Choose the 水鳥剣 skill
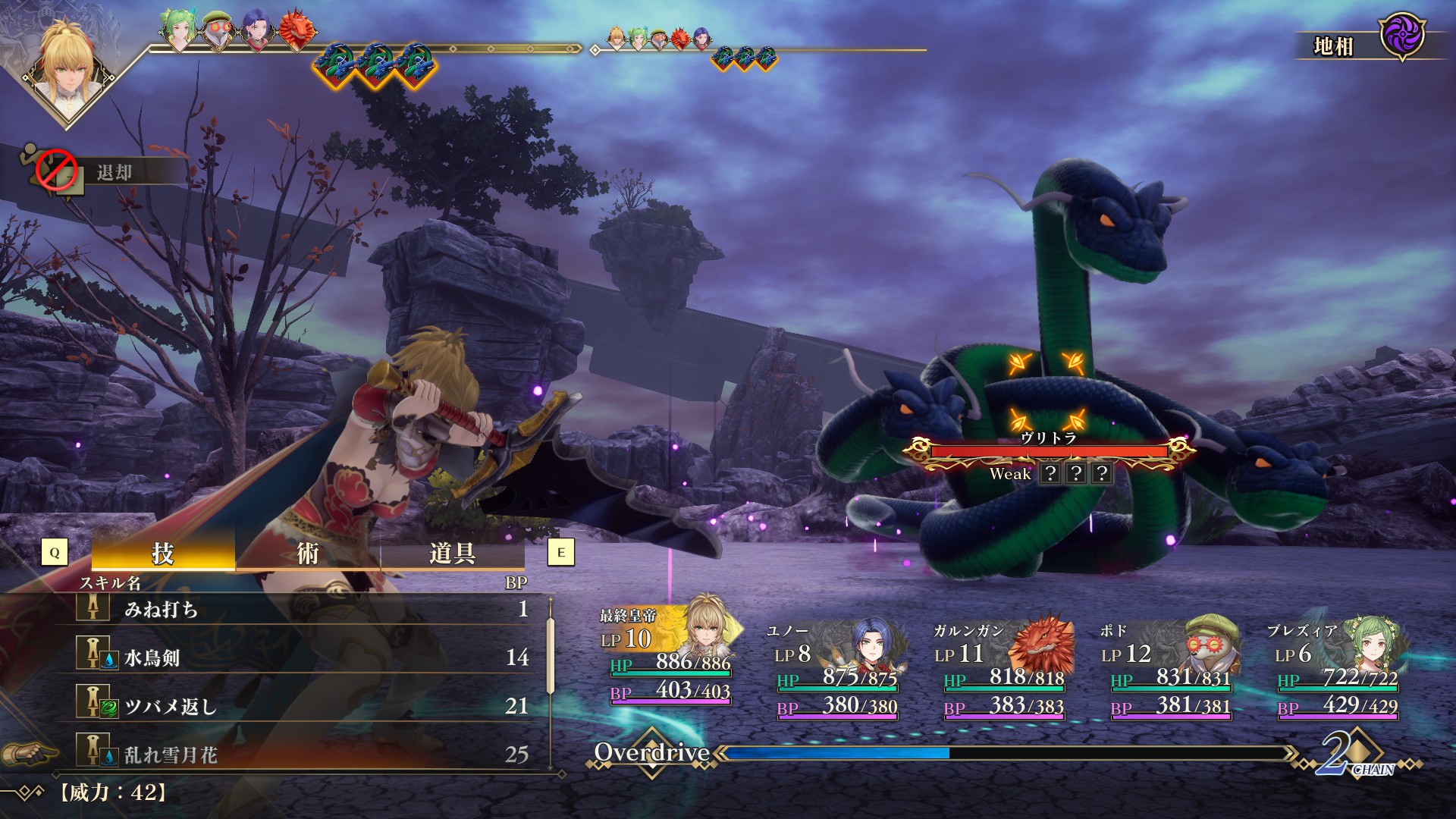Image resolution: width=1456 pixels, height=819 pixels. 303,657
